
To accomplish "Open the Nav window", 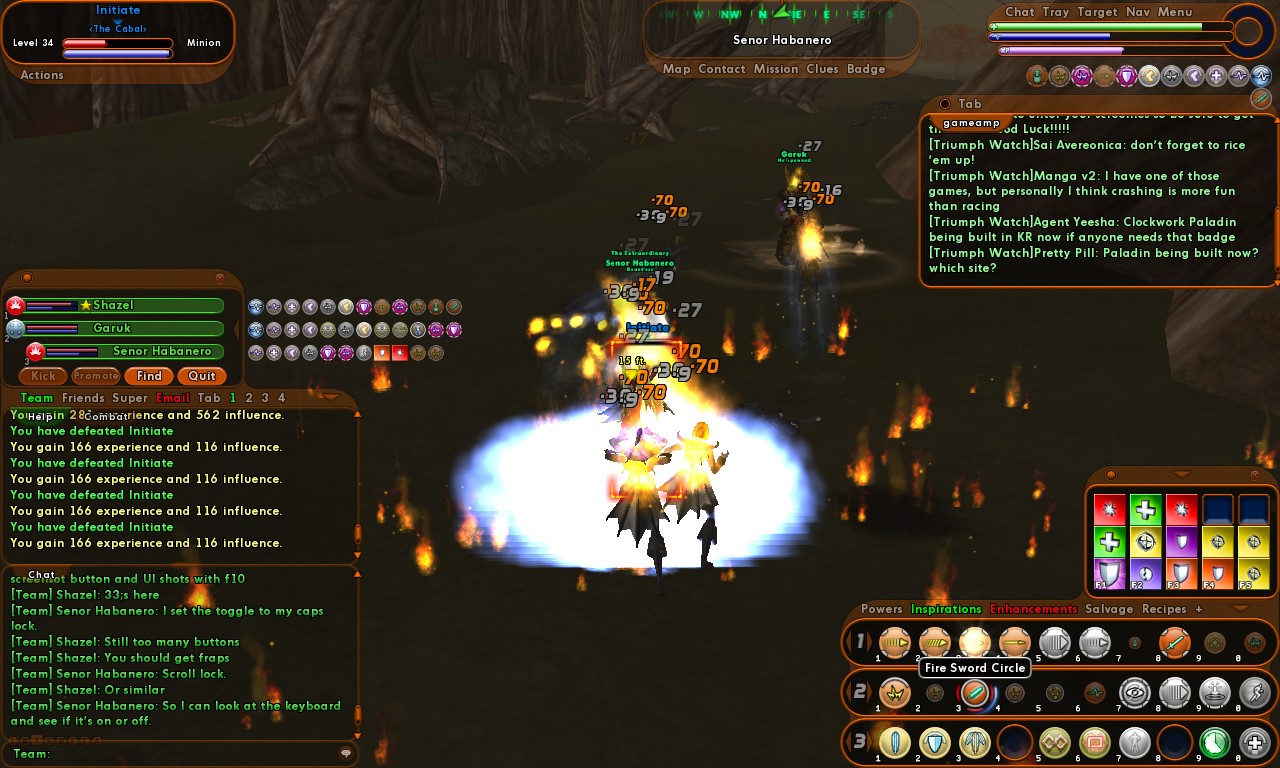I will click(1137, 12).
